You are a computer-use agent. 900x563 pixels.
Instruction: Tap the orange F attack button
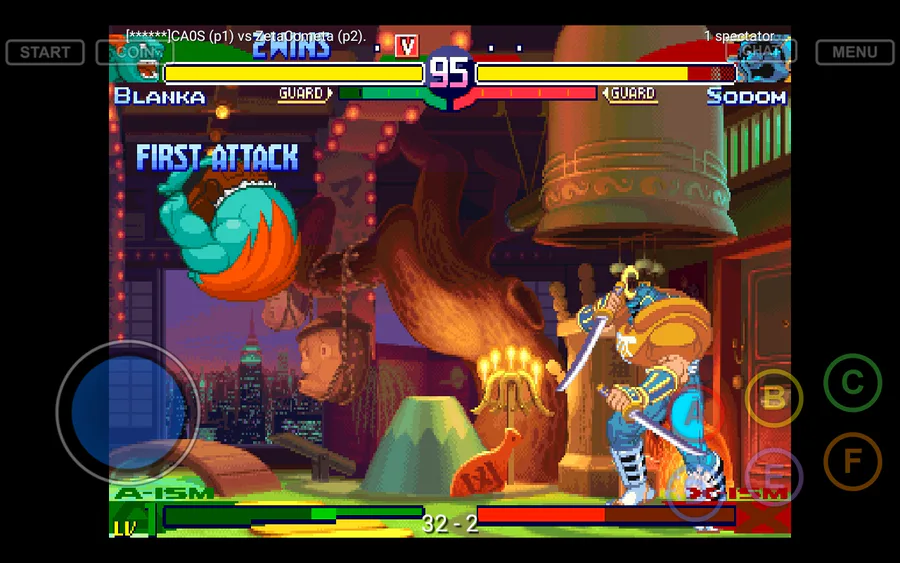click(x=852, y=461)
